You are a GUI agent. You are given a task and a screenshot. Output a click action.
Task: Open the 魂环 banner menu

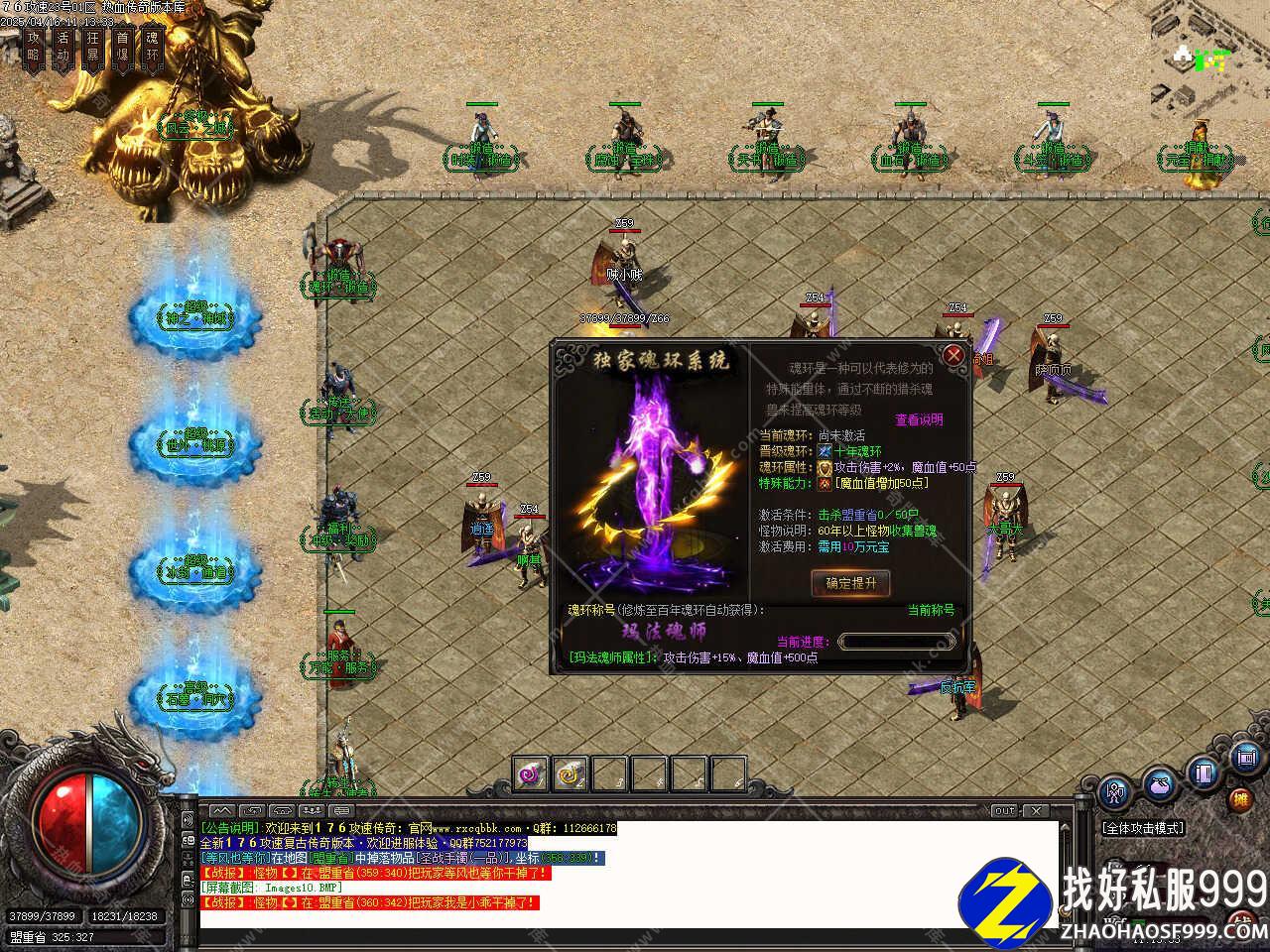coord(152,48)
